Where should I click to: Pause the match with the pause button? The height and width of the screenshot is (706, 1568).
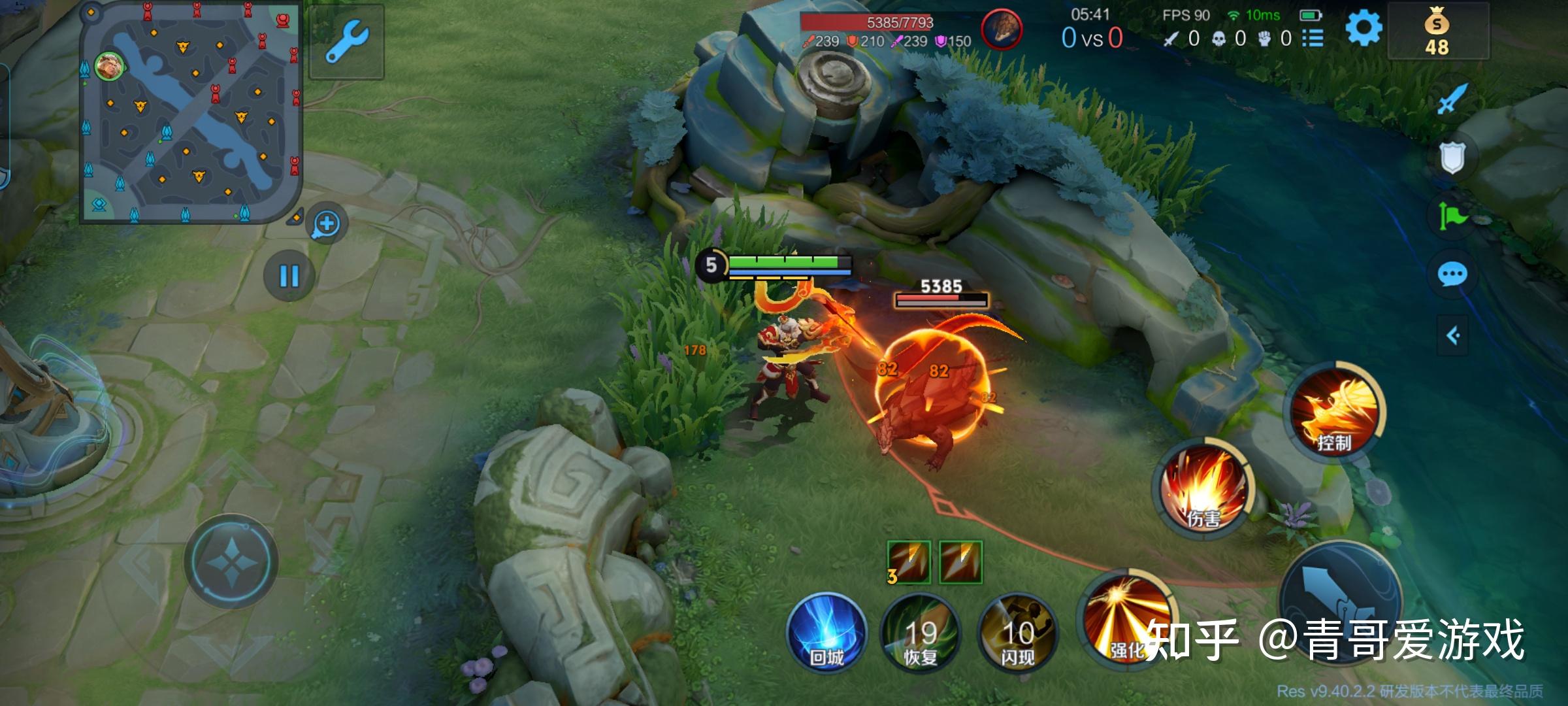tap(289, 276)
